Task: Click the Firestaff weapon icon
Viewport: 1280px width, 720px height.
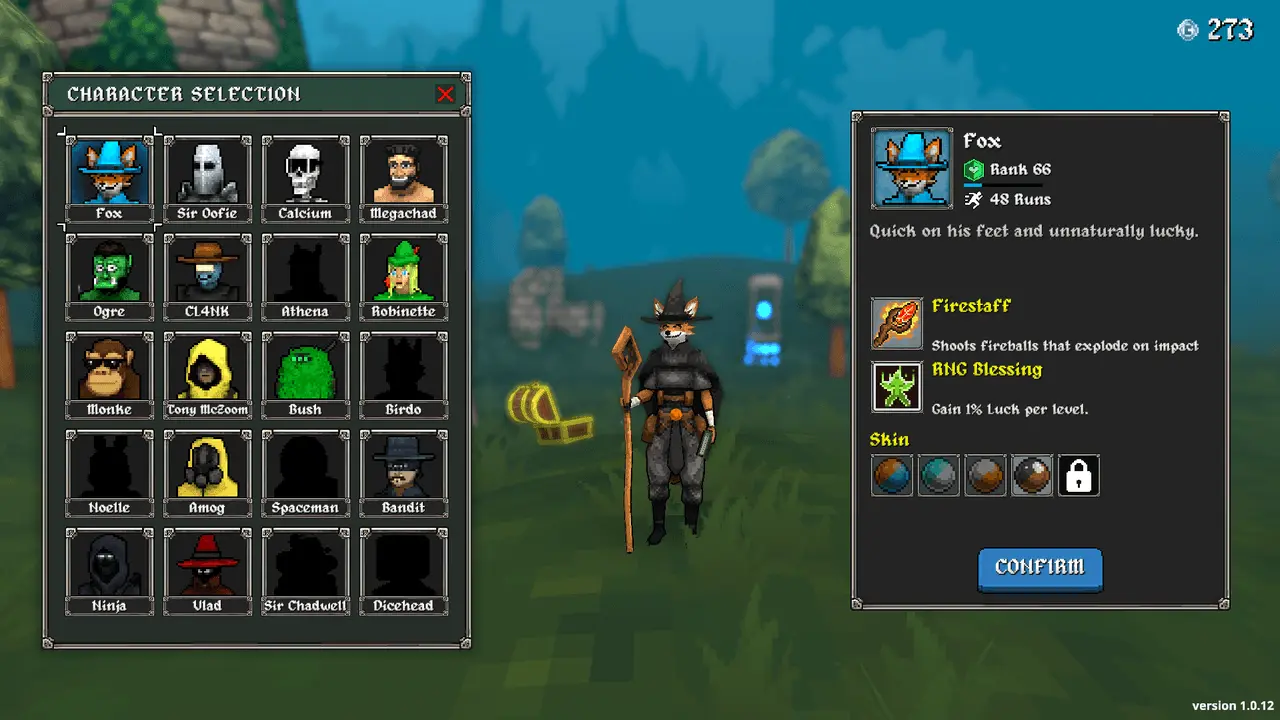Action: click(897, 323)
